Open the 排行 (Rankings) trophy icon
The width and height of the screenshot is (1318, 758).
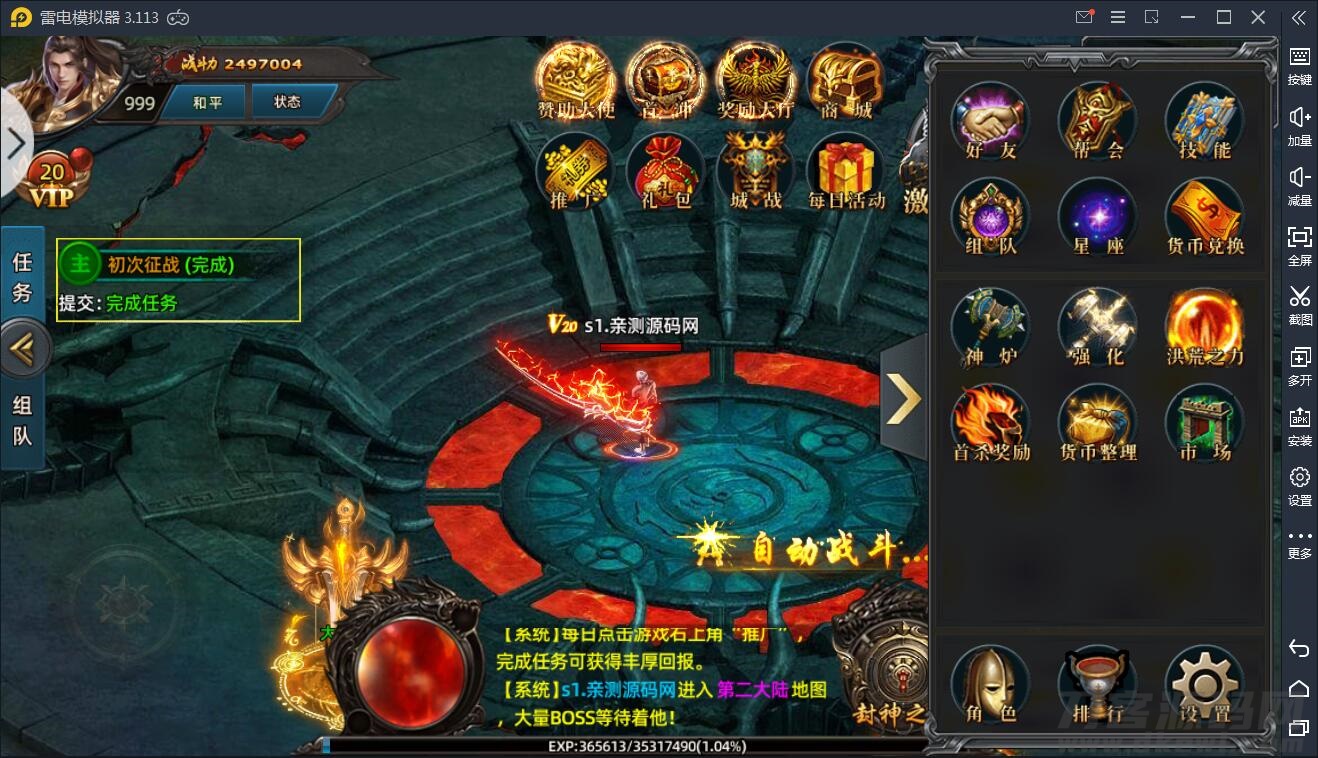tap(1097, 685)
